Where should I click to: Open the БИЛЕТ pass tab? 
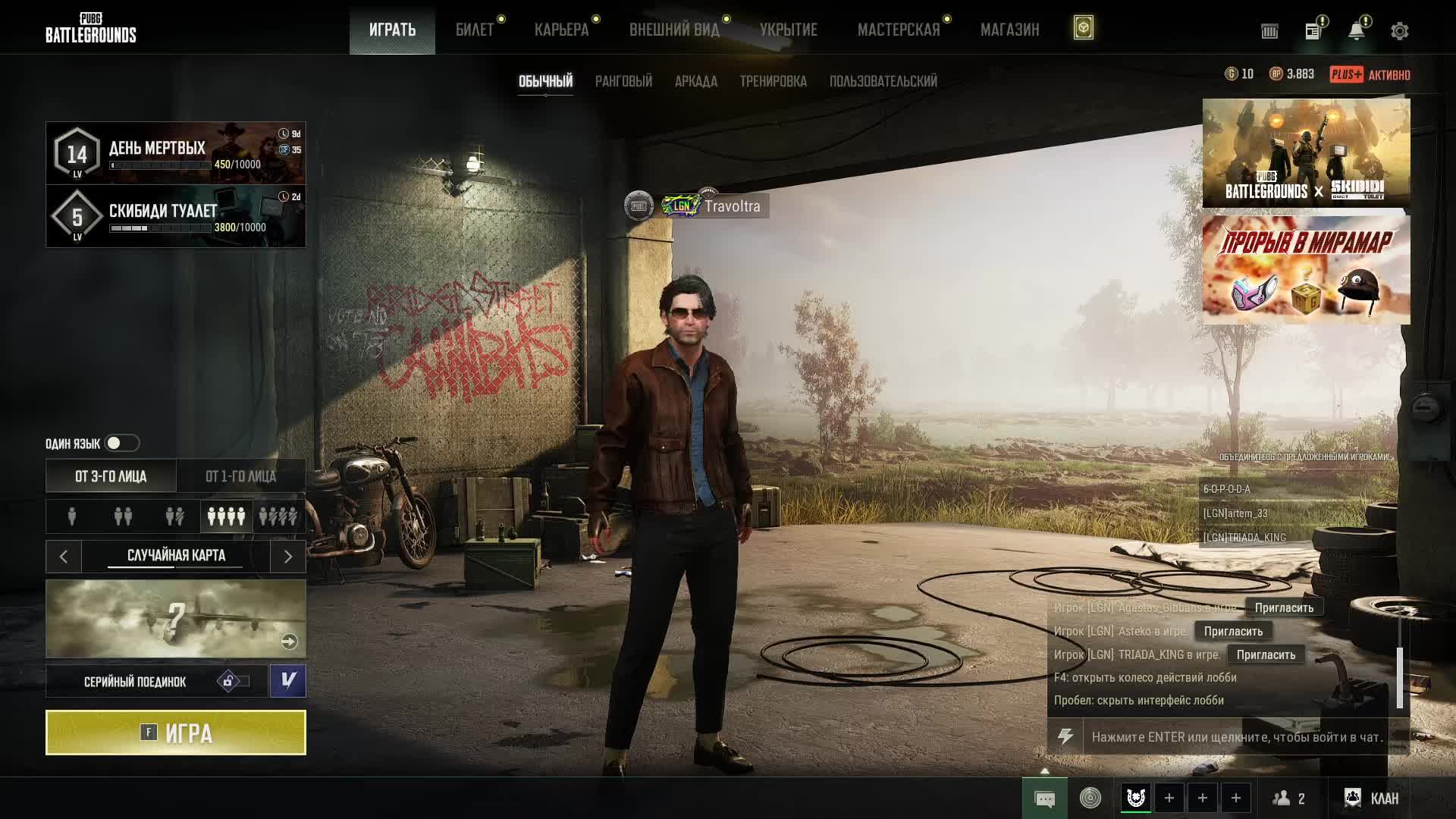(475, 30)
